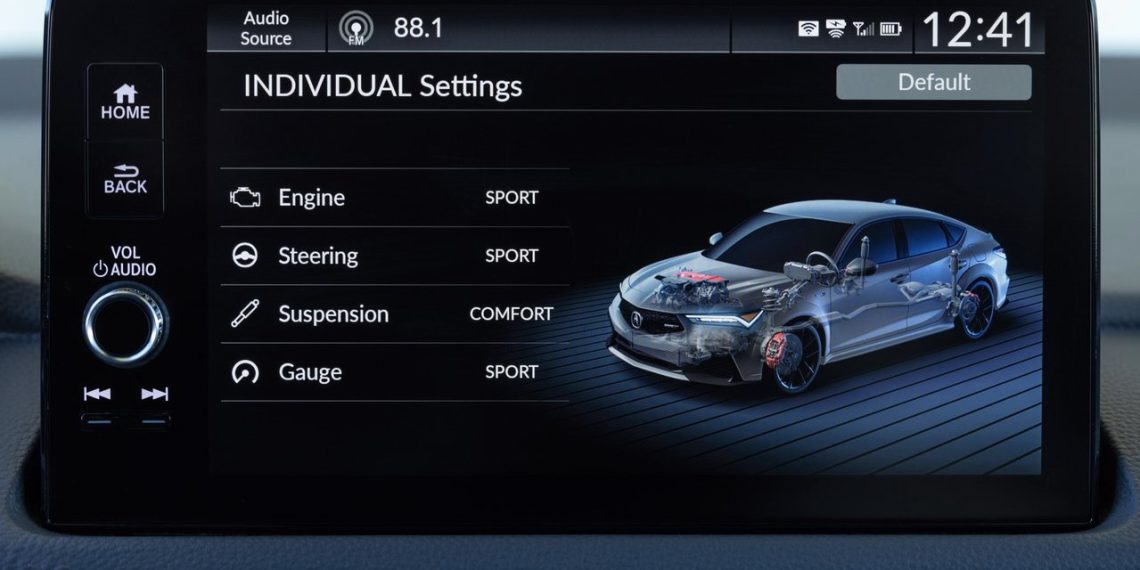Skip to the next track
1140x570 pixels.
[x=154, y=394]
